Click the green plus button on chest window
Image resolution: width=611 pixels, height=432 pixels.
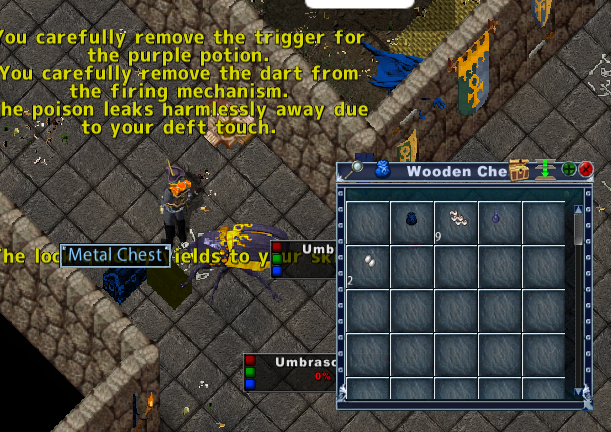569,170
